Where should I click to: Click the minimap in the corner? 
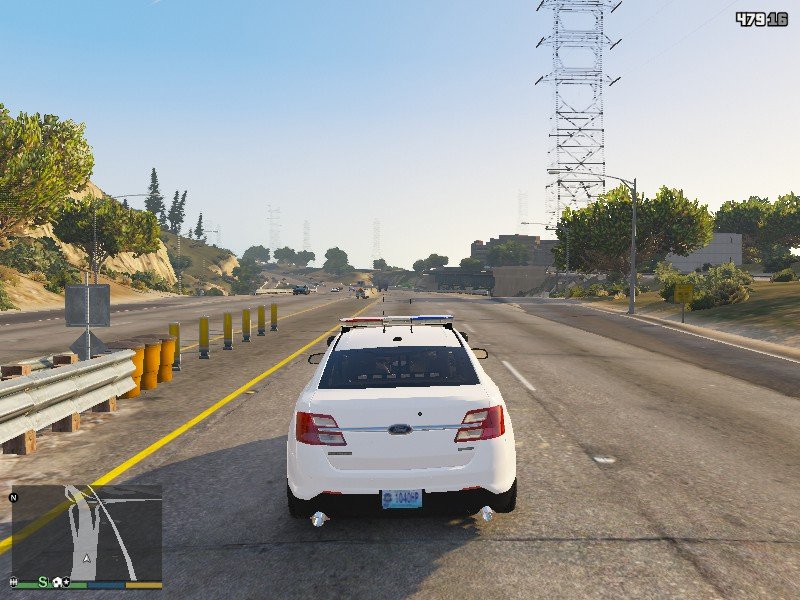click(x=87, y=531)
